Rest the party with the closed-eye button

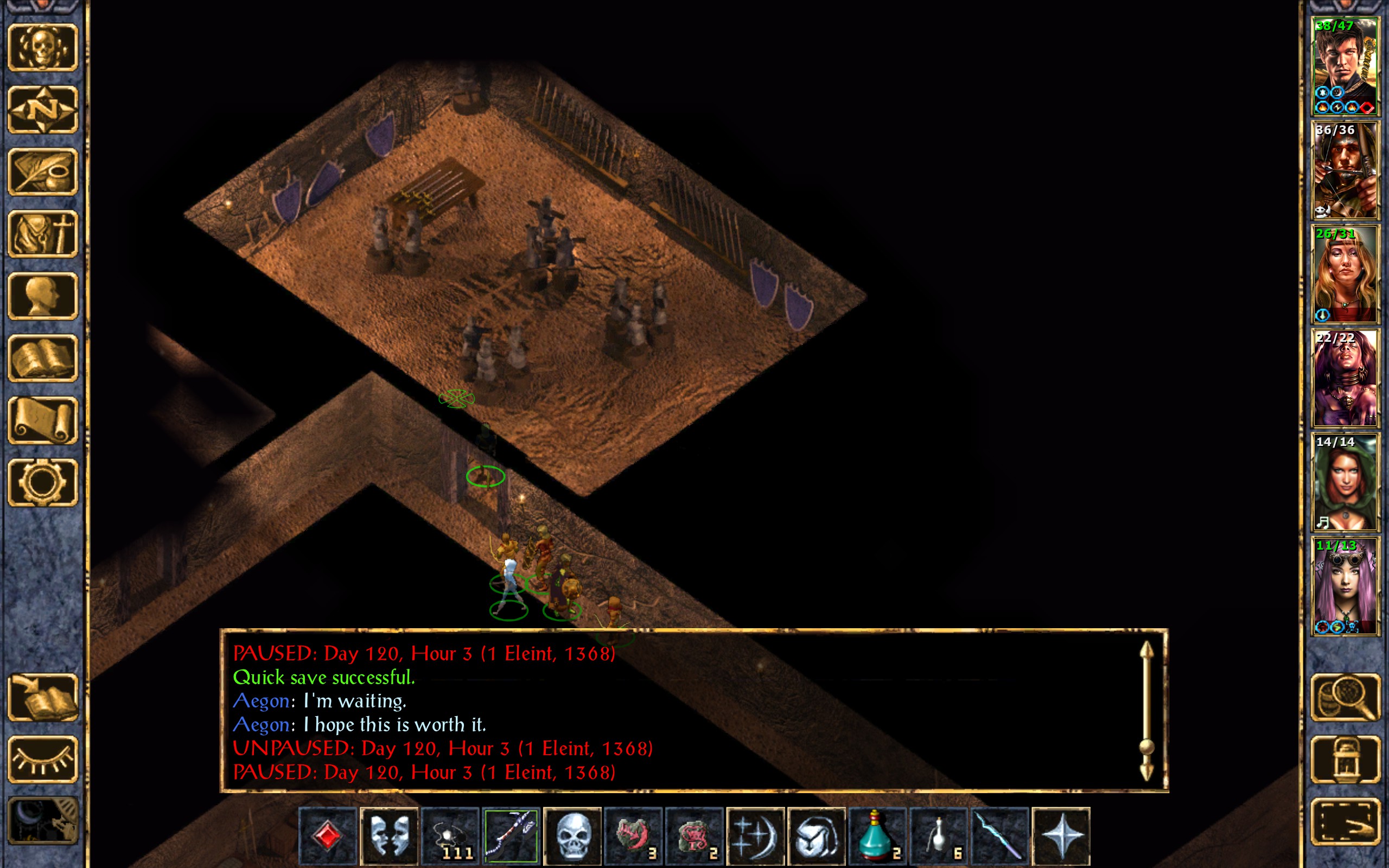(43, 759)
